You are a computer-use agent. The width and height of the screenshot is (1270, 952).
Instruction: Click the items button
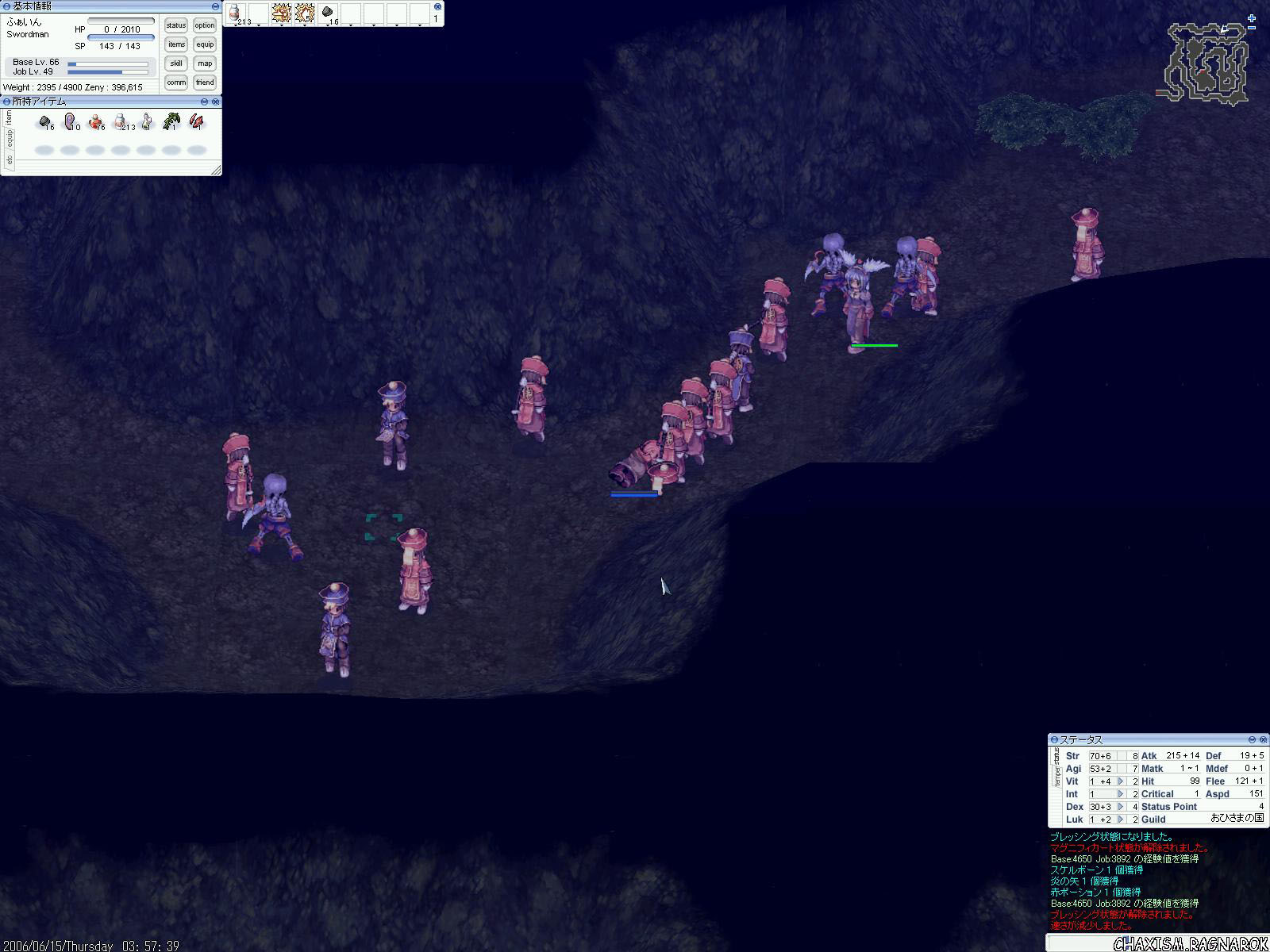176,44
